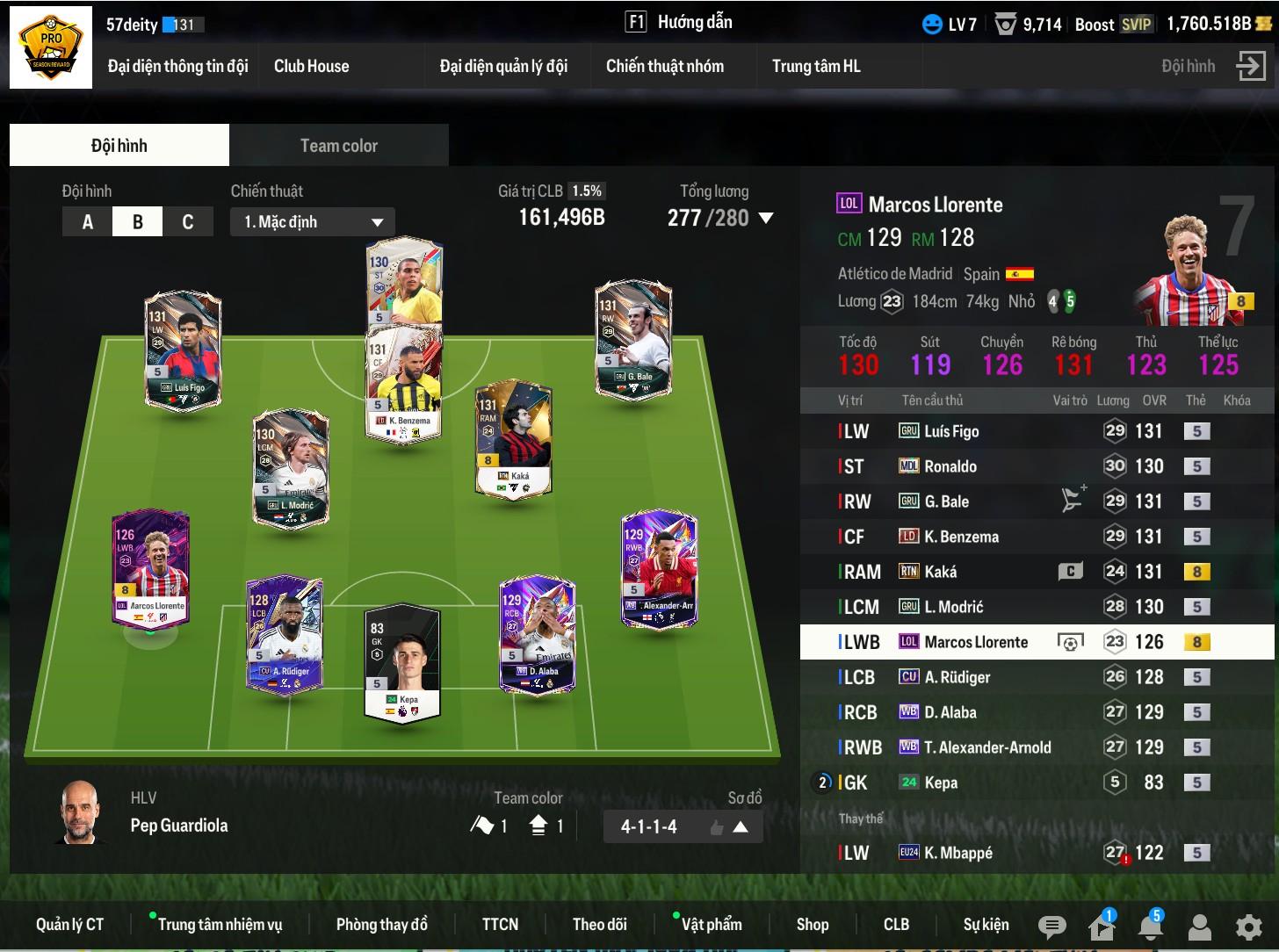This screenshot has height=952, width=1279.
Task: Open the 4-1-1-4 formation selector
Action: [683, 826]
